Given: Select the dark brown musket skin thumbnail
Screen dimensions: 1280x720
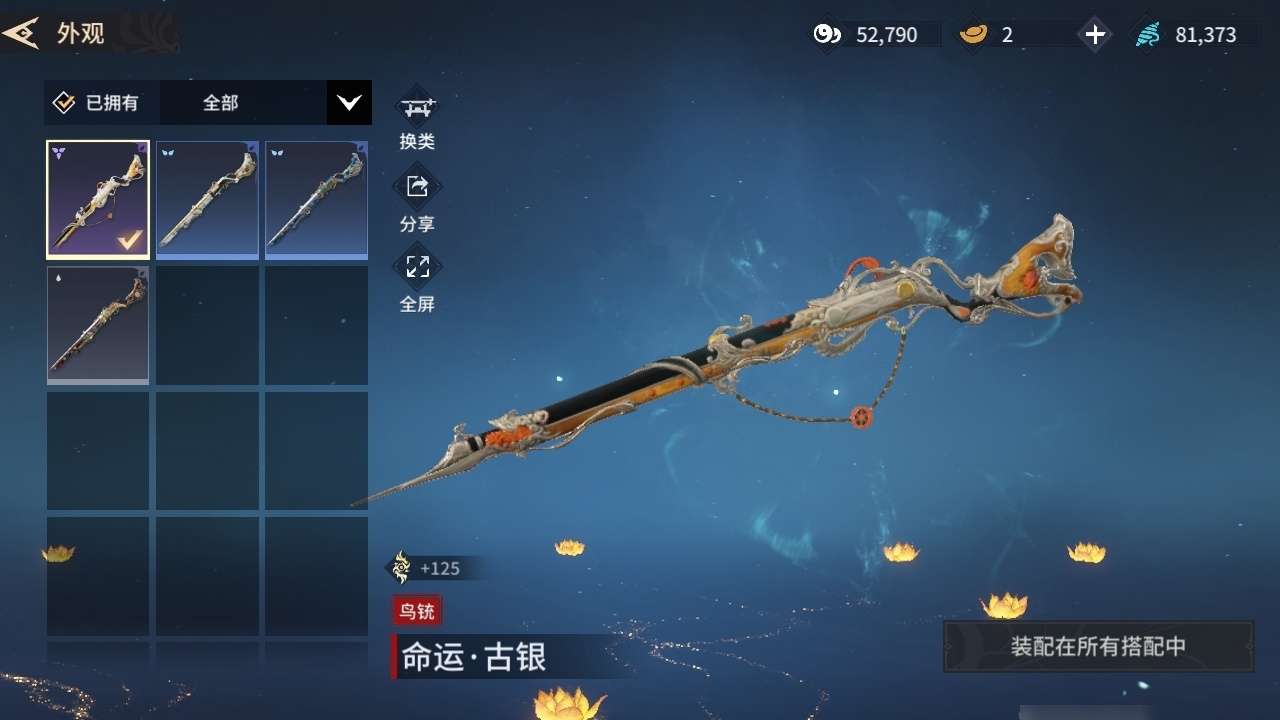Looking at the screenshot, I should tap(98, 325).
